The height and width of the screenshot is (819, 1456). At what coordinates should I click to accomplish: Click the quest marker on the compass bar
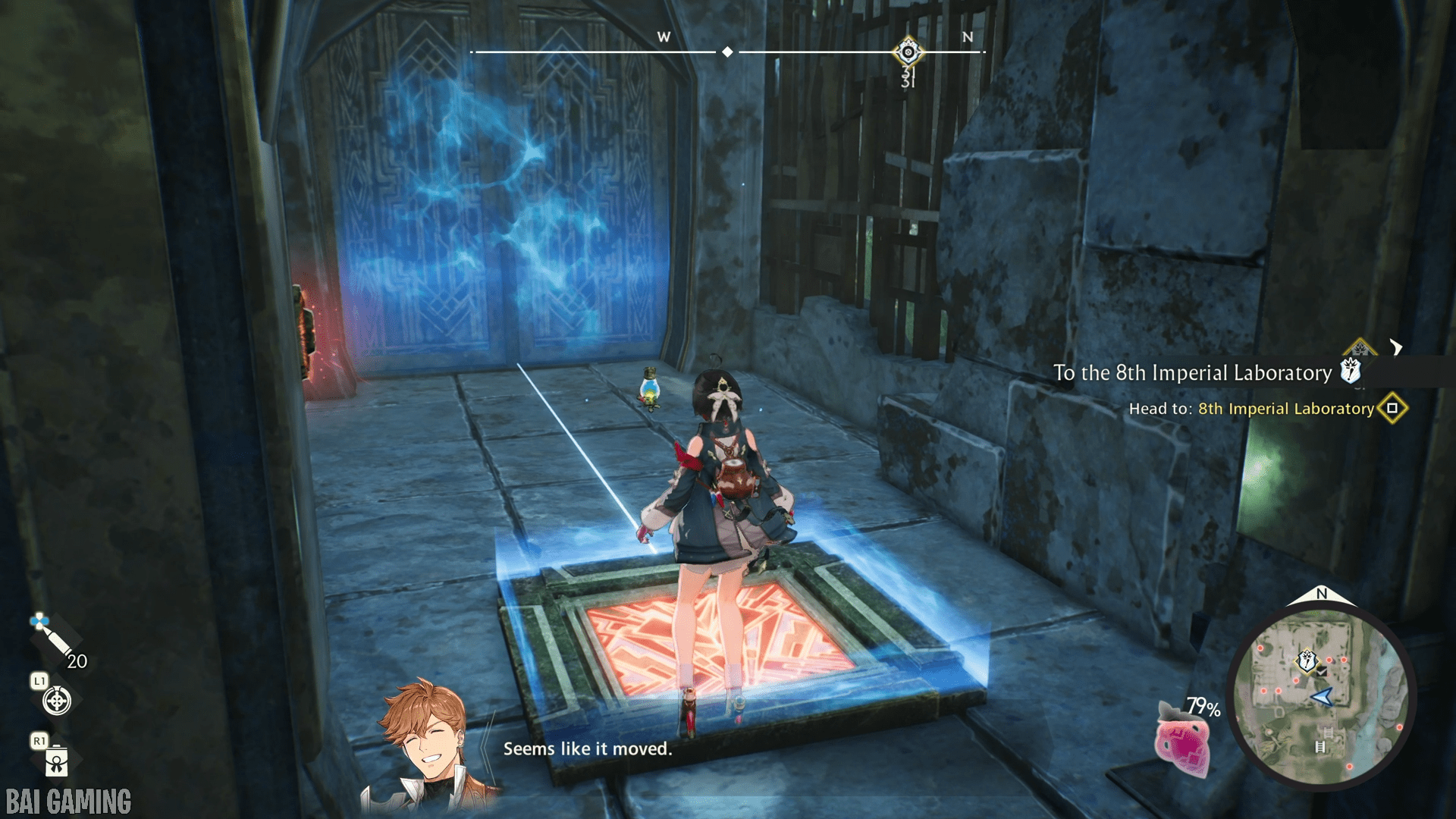(908, 52)
